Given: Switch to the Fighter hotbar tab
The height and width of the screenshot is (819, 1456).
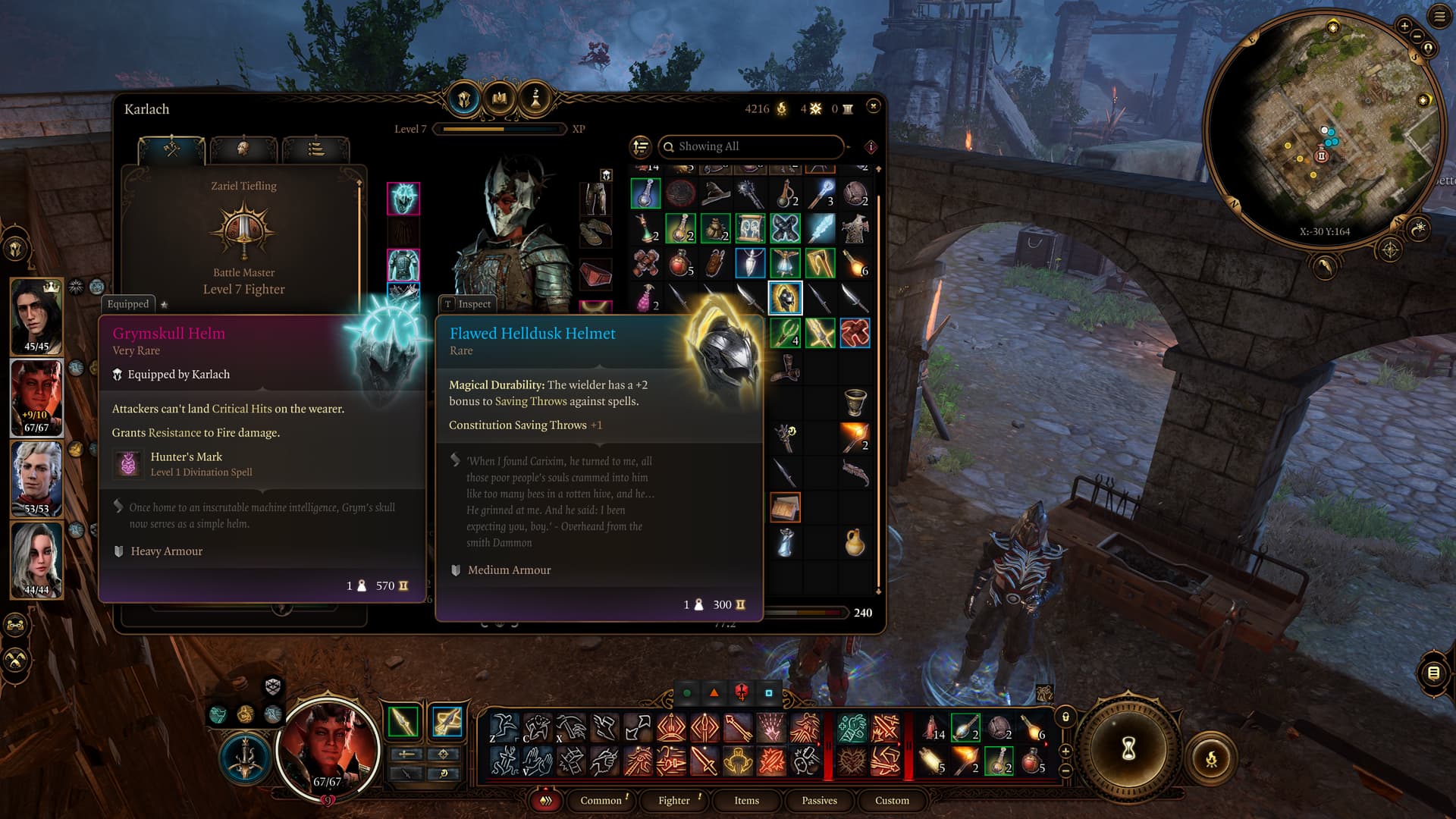Looking at the screenshot, I should [x=673, y=800].
